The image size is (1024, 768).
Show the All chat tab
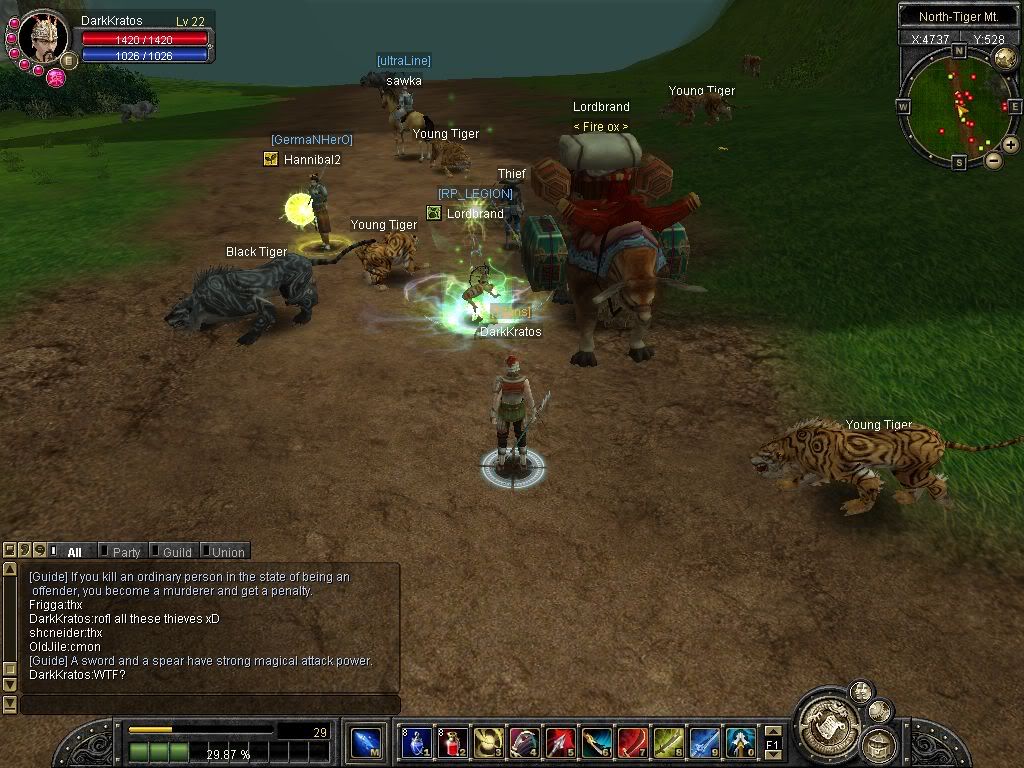(73, 552)
